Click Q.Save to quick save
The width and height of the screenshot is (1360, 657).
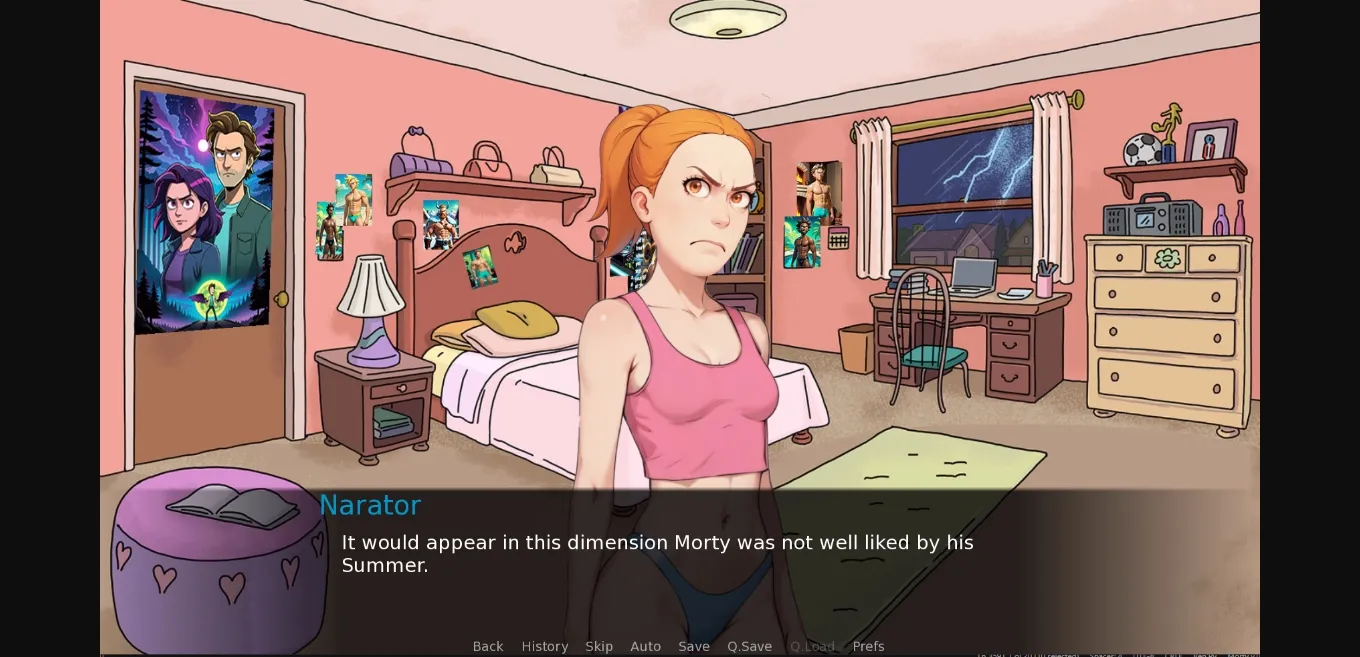(x=750, y=646)
